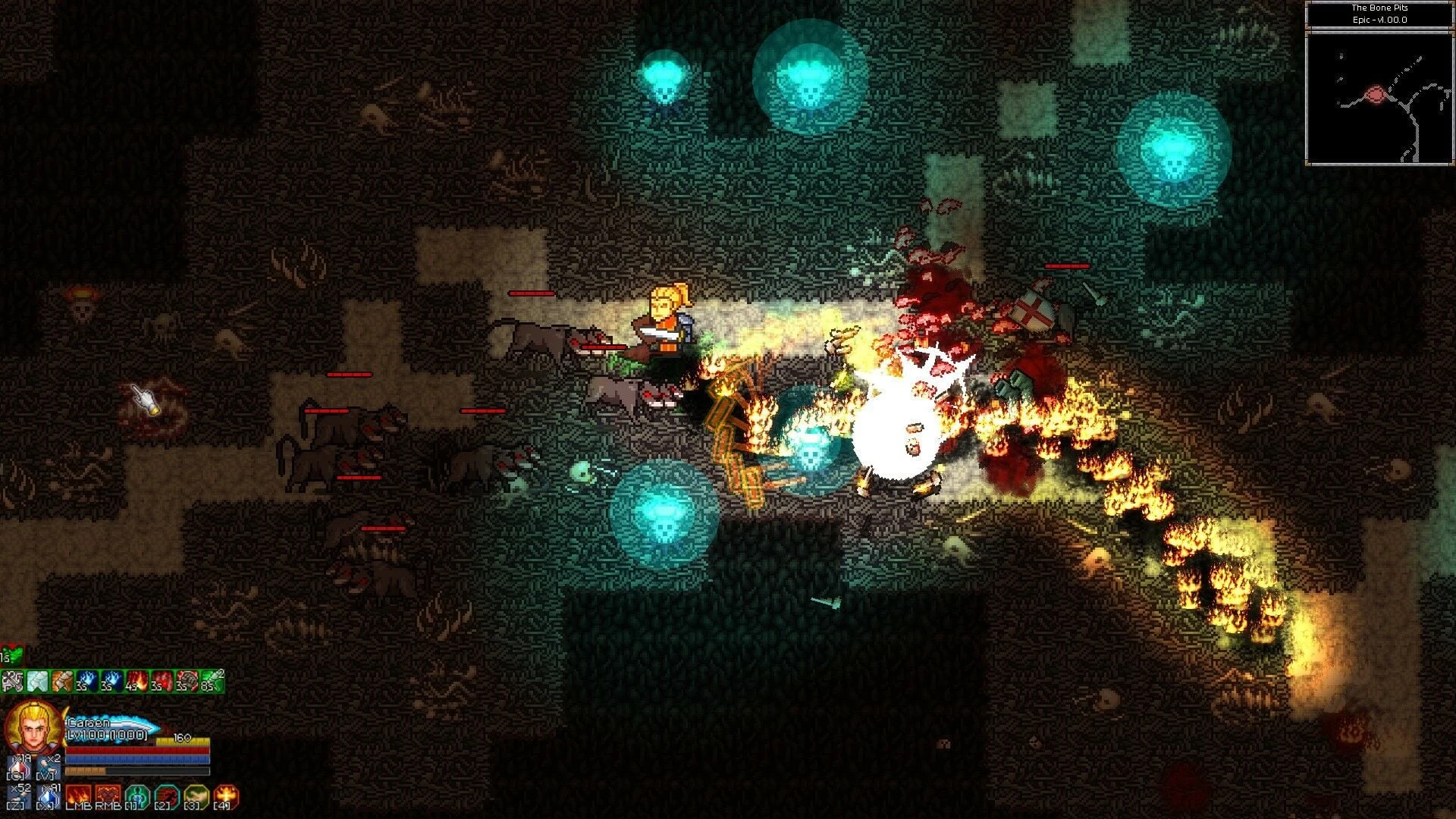Use the mana crystal bound to [X]

pos(48,796)
